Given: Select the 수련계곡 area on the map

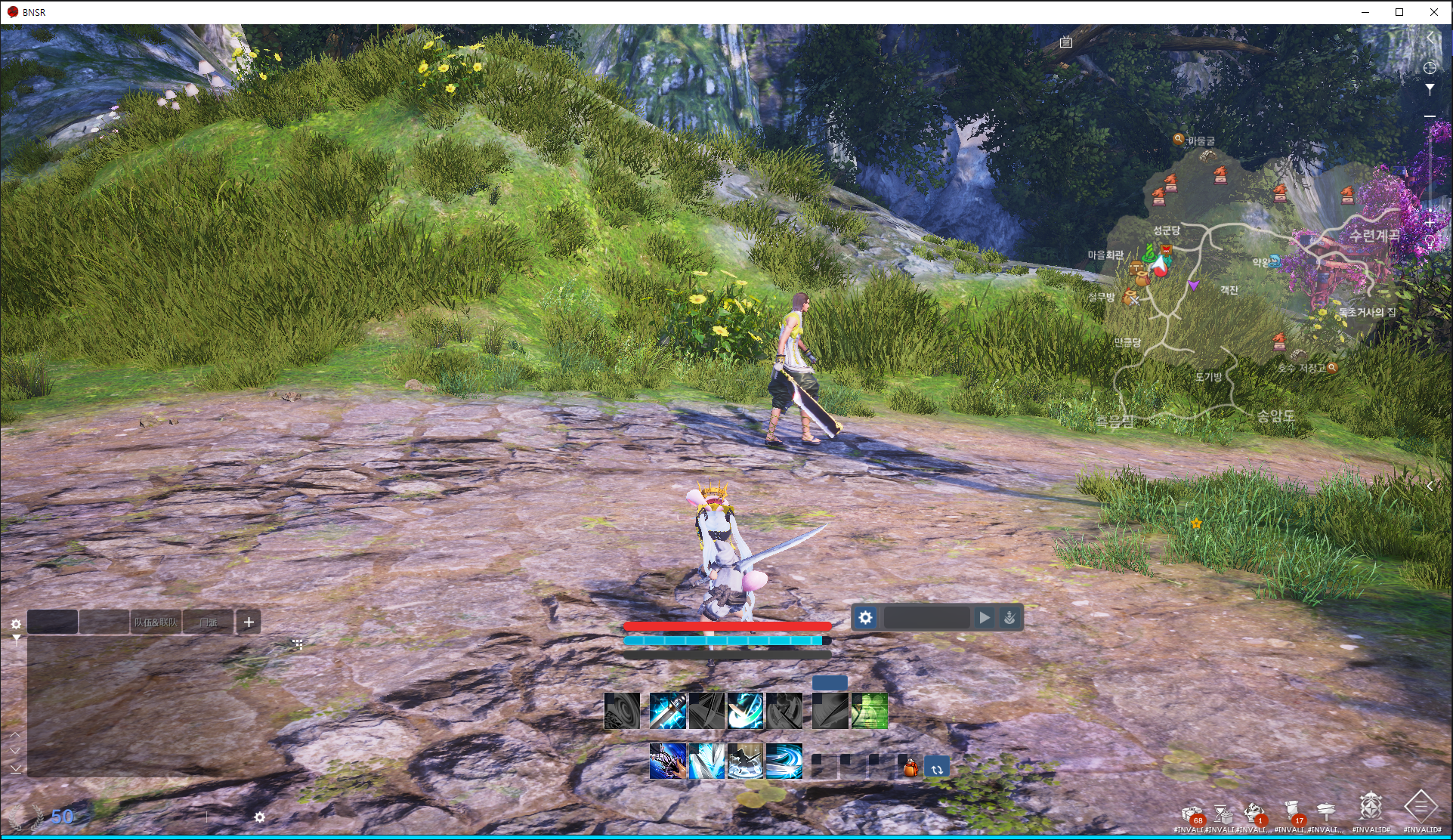Looking at the screenshot, I should [1374, 235].
